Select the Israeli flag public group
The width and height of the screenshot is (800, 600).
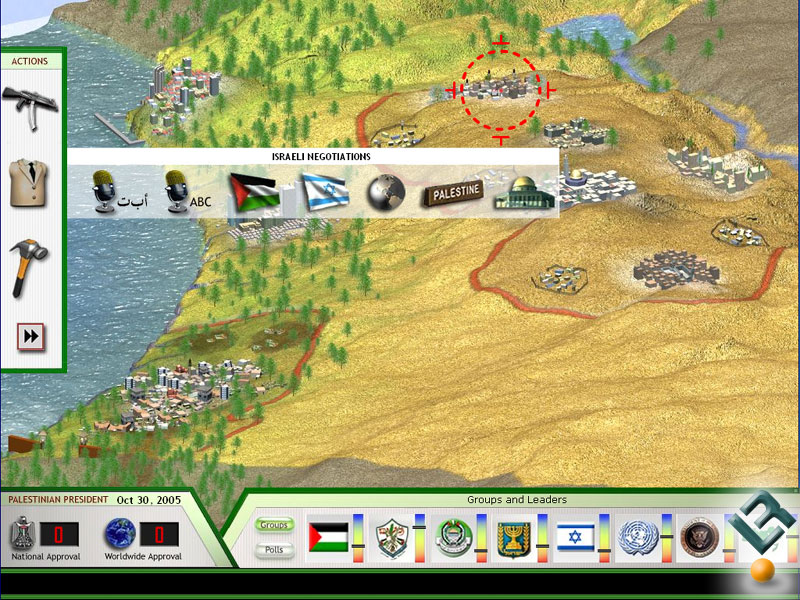coord(576,538)
